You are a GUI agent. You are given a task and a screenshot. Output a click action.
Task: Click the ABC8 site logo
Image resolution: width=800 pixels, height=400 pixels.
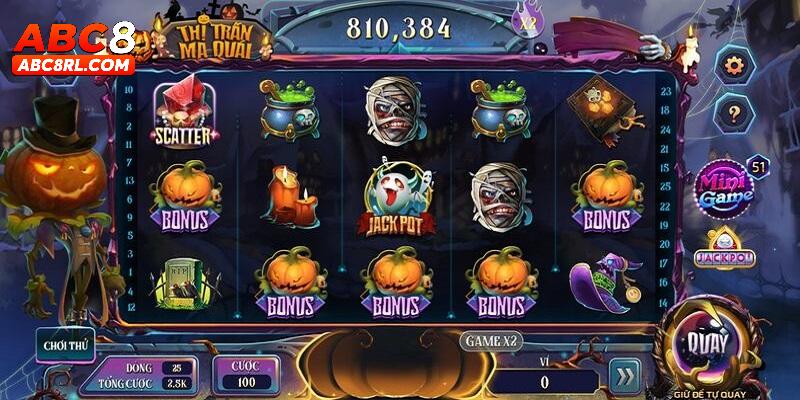click(73, 47)
